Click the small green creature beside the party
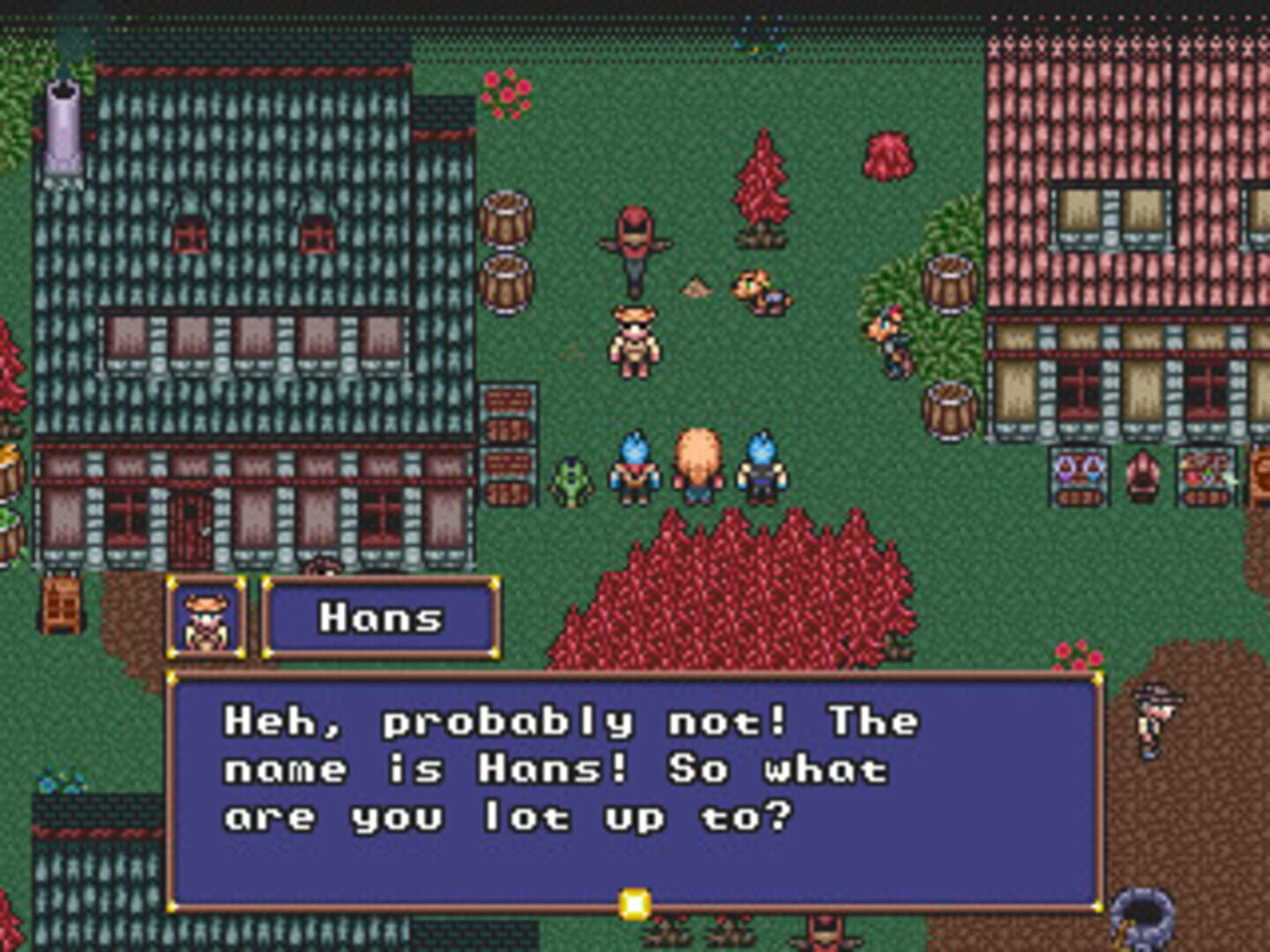This screenshot has width=1270, height=952. 571,480
